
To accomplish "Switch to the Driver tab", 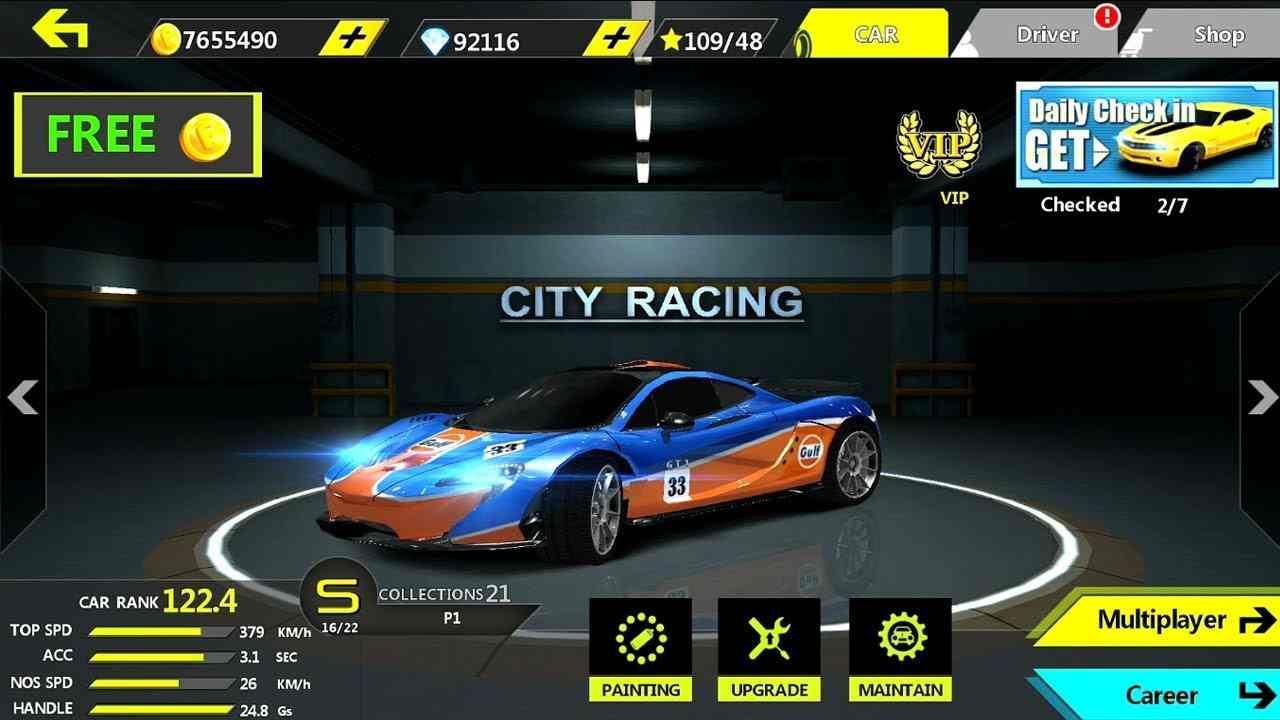I will [x=1047, y=33].
